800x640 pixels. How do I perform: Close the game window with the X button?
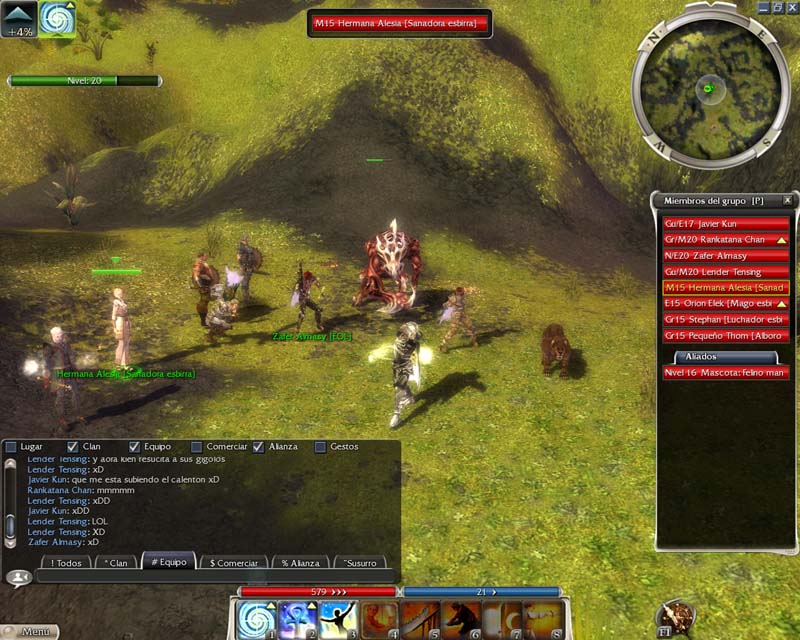pyautogui.click(x=791, y=5)
